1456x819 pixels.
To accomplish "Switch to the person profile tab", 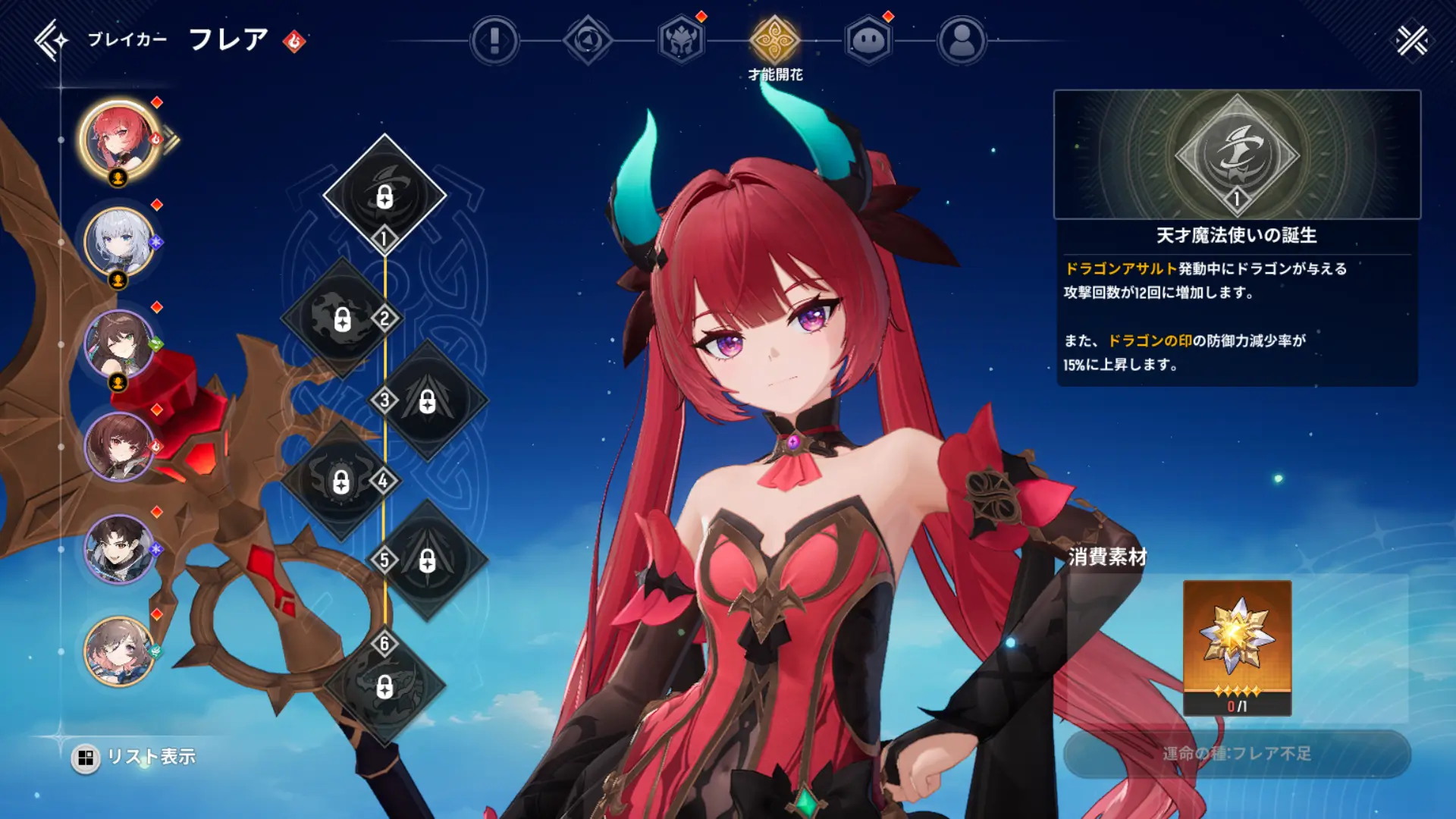I will [x=962, y=40].
